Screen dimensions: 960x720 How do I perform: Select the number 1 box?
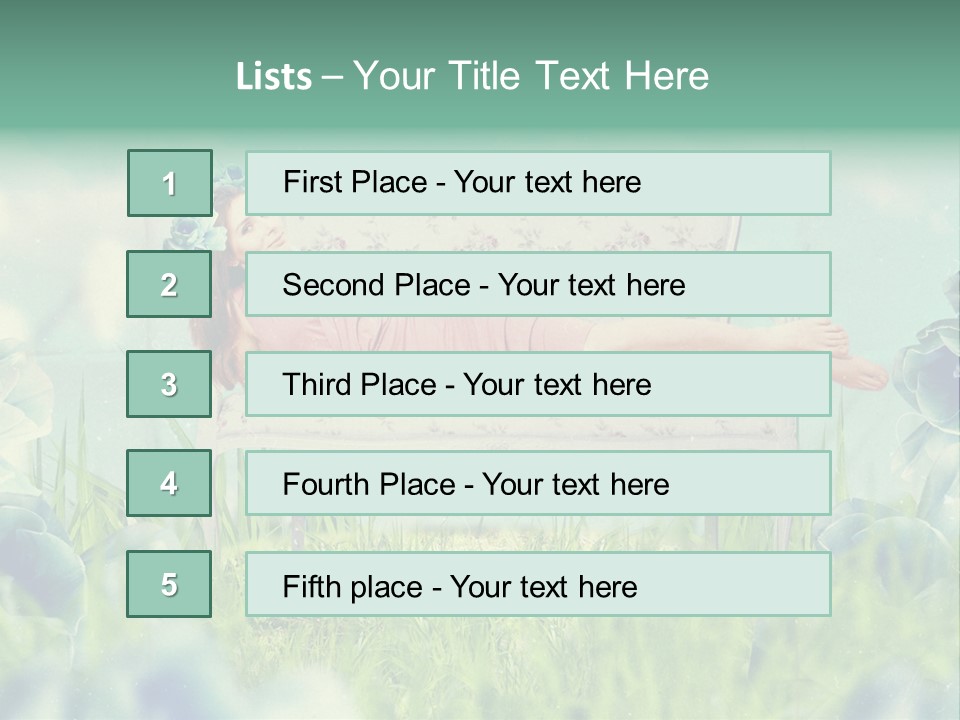pyautogui.click(x=170, y=183)
